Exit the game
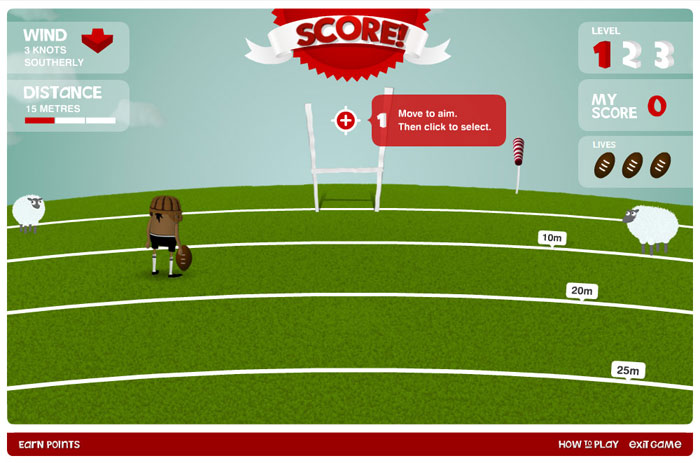This screenshot has width=700, height=463. click(655, 445)
